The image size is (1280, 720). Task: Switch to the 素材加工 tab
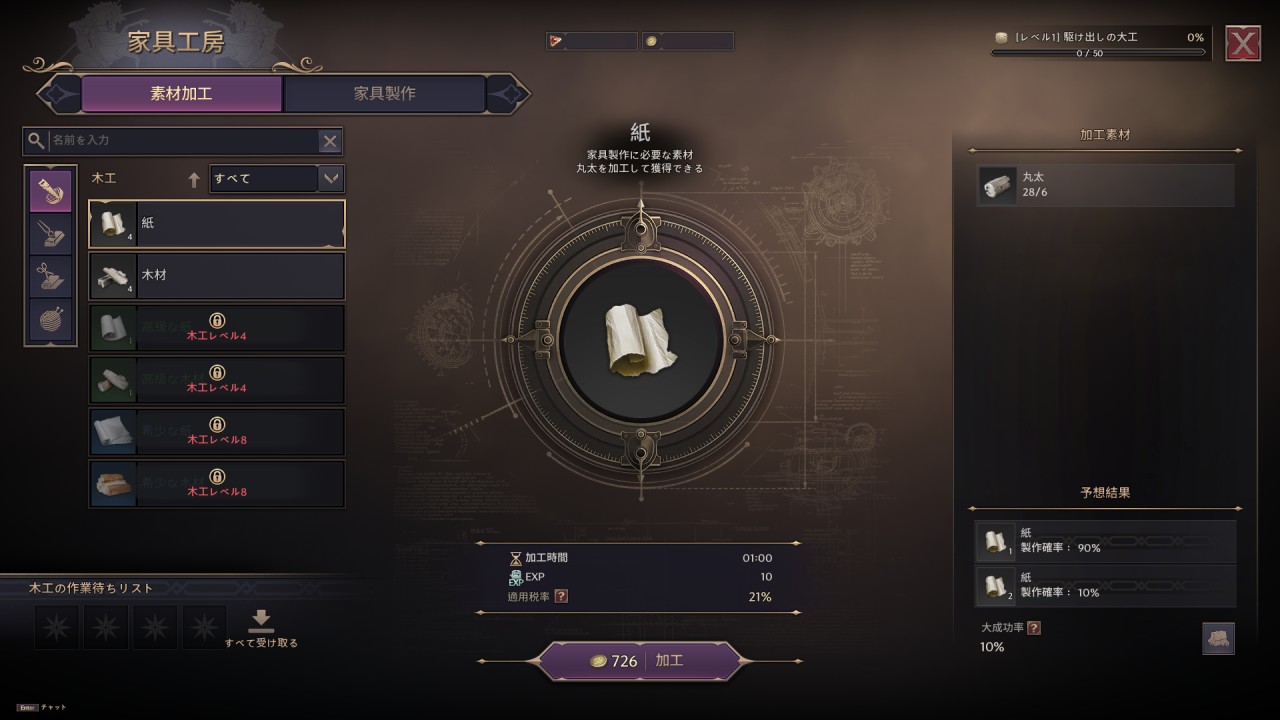coord(181,94)
